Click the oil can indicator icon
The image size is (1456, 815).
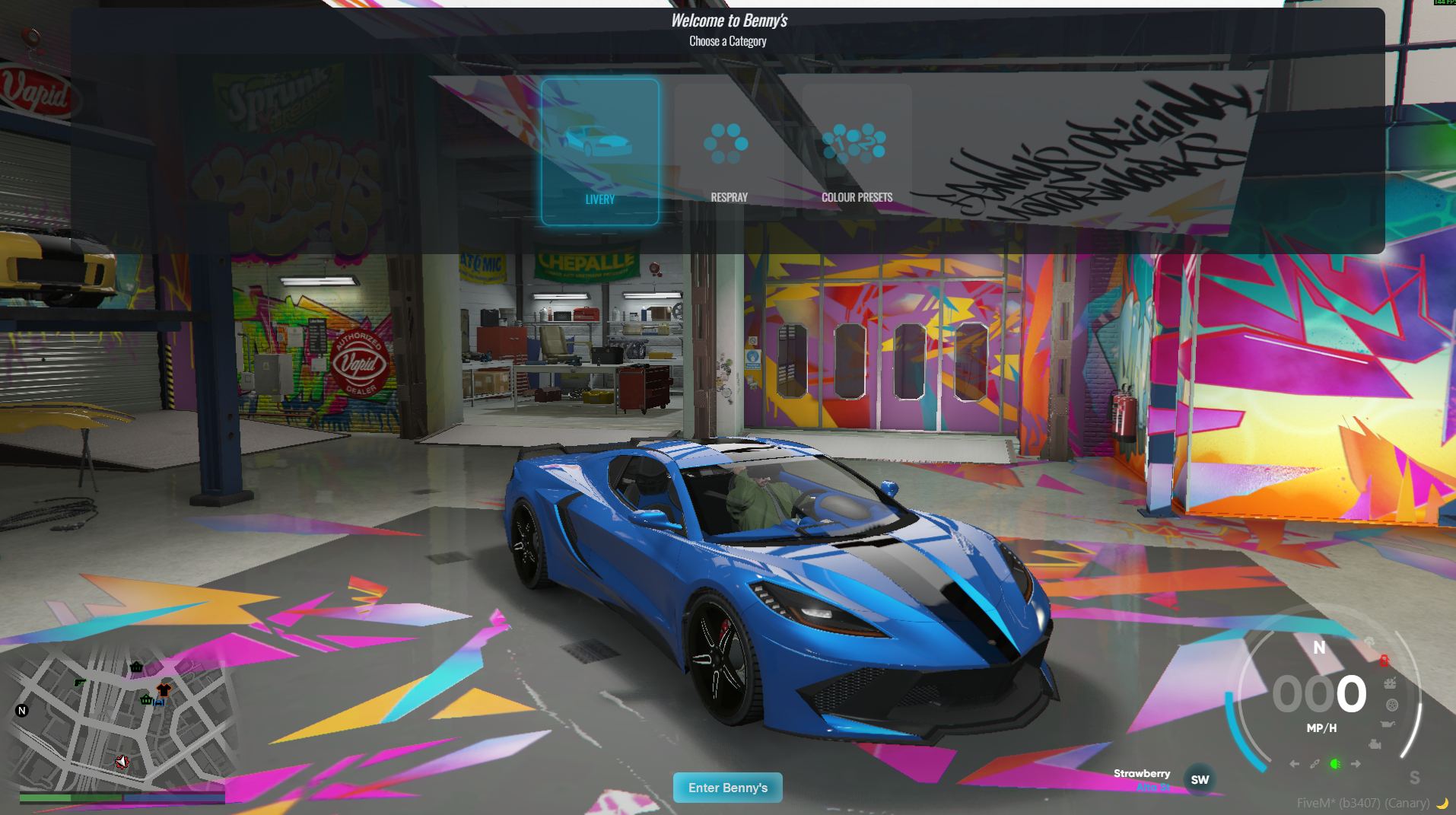coord(1388,724)
